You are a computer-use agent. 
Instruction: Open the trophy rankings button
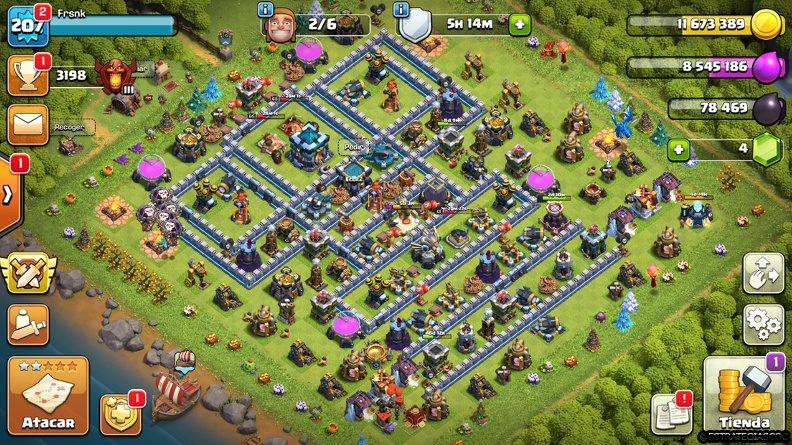(26, 73)
